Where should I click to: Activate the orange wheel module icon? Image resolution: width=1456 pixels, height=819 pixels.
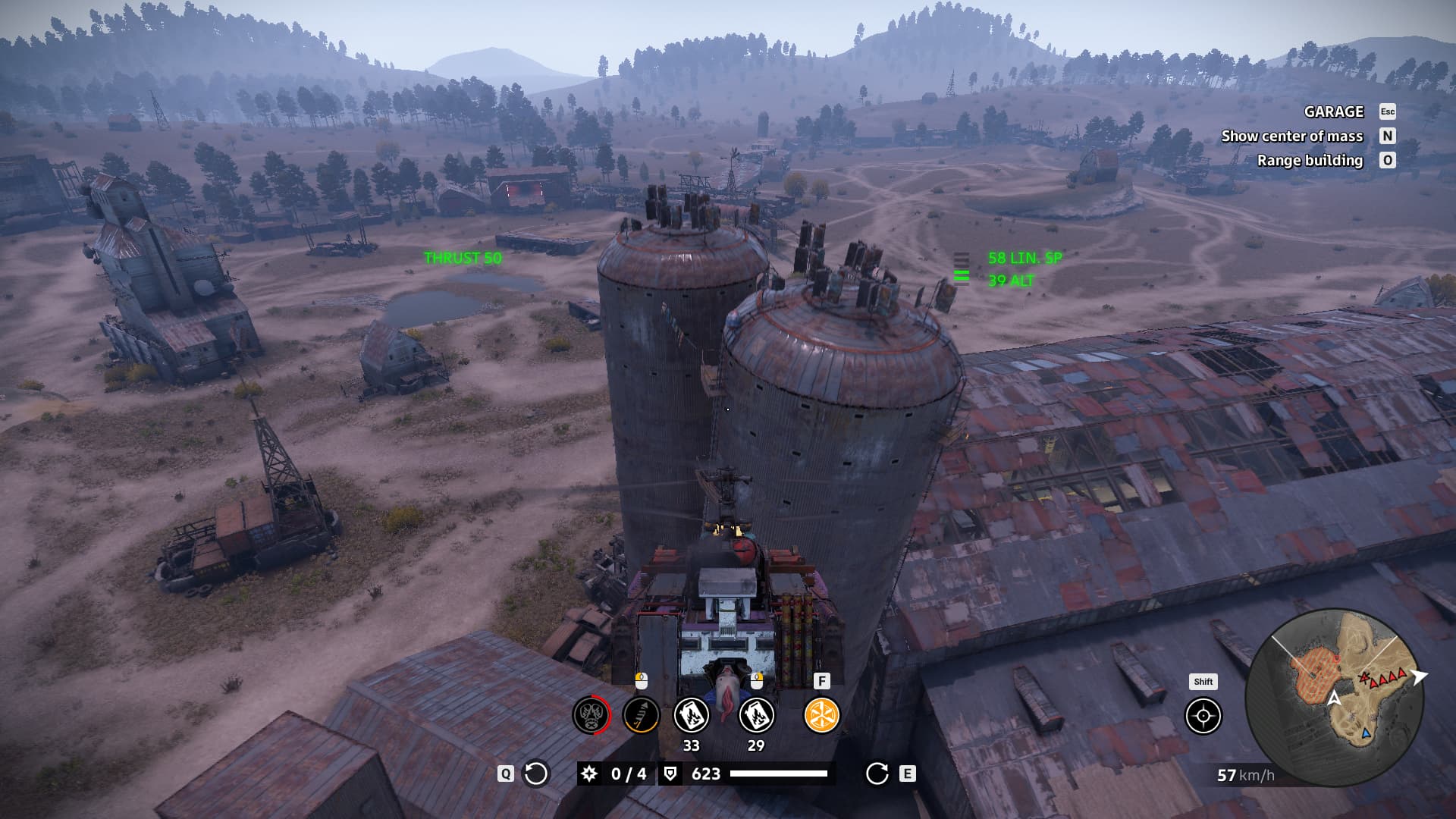coord(821,715)
